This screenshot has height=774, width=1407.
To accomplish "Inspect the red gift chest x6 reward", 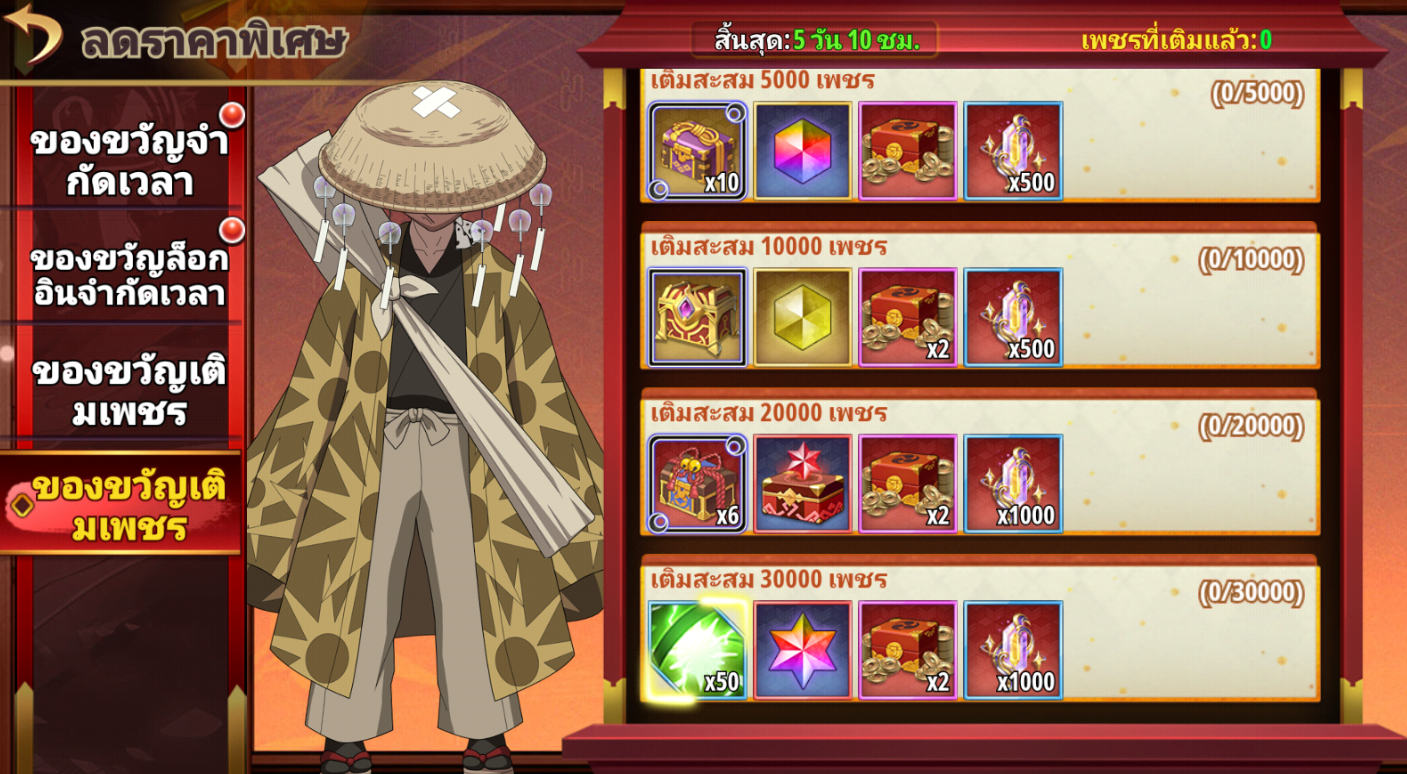I will pos(698,484).
